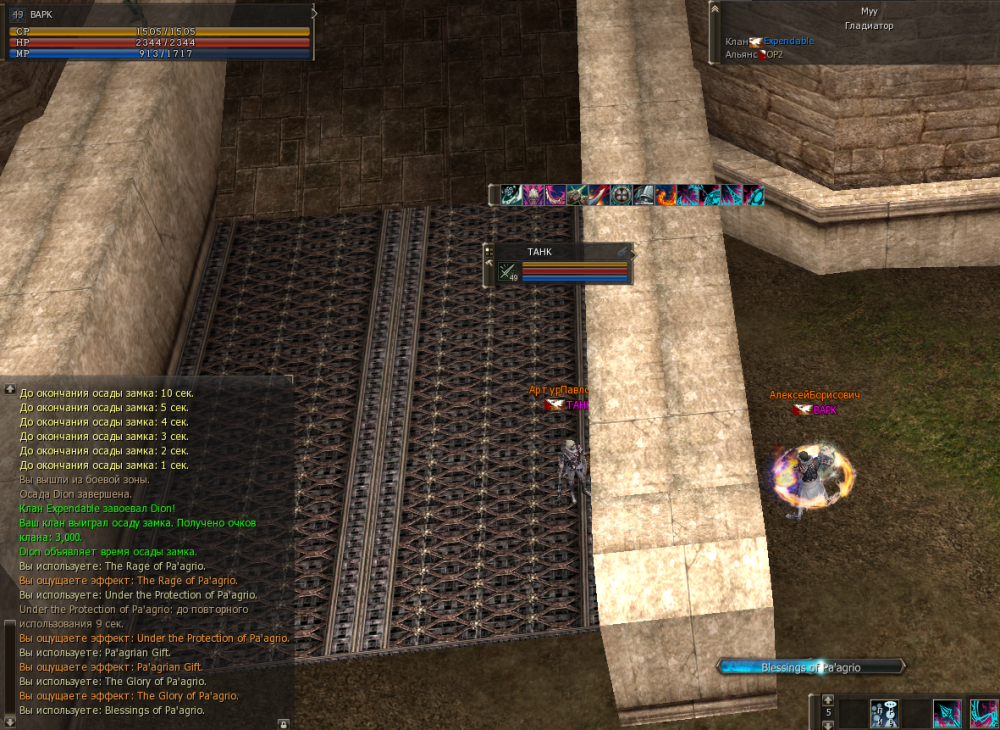Screen dimensions: 1000x730
Task: Click the sword class icon on ТАНК's frame
Action: (x=507, y=271)
